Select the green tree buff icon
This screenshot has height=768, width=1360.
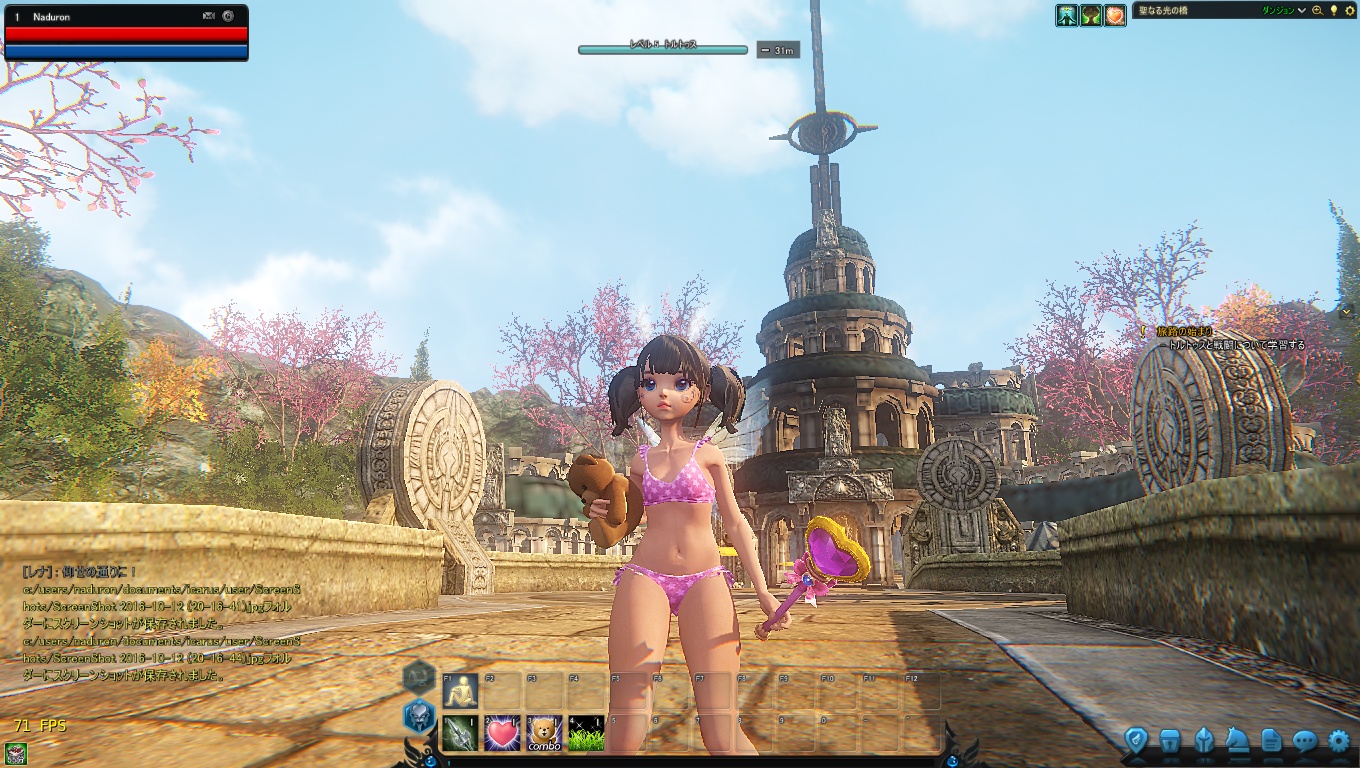(1091, 15)
